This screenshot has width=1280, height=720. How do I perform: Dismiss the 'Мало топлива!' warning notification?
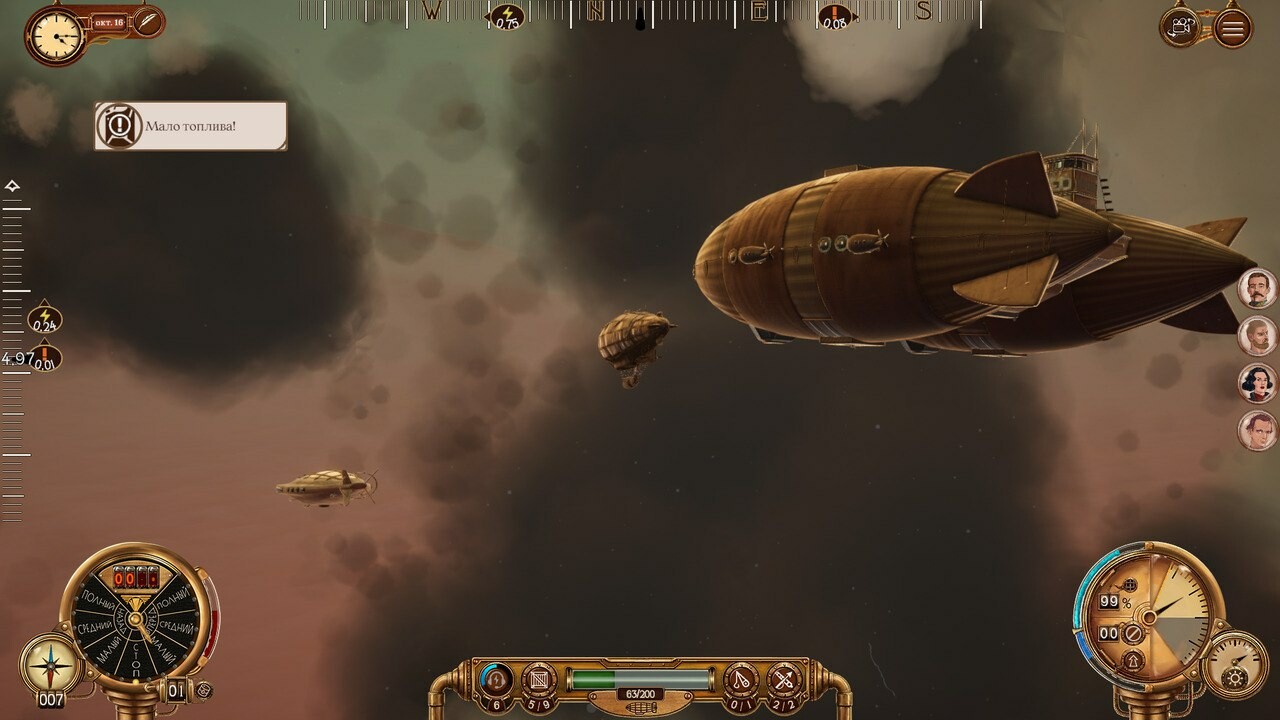[190, 126]
